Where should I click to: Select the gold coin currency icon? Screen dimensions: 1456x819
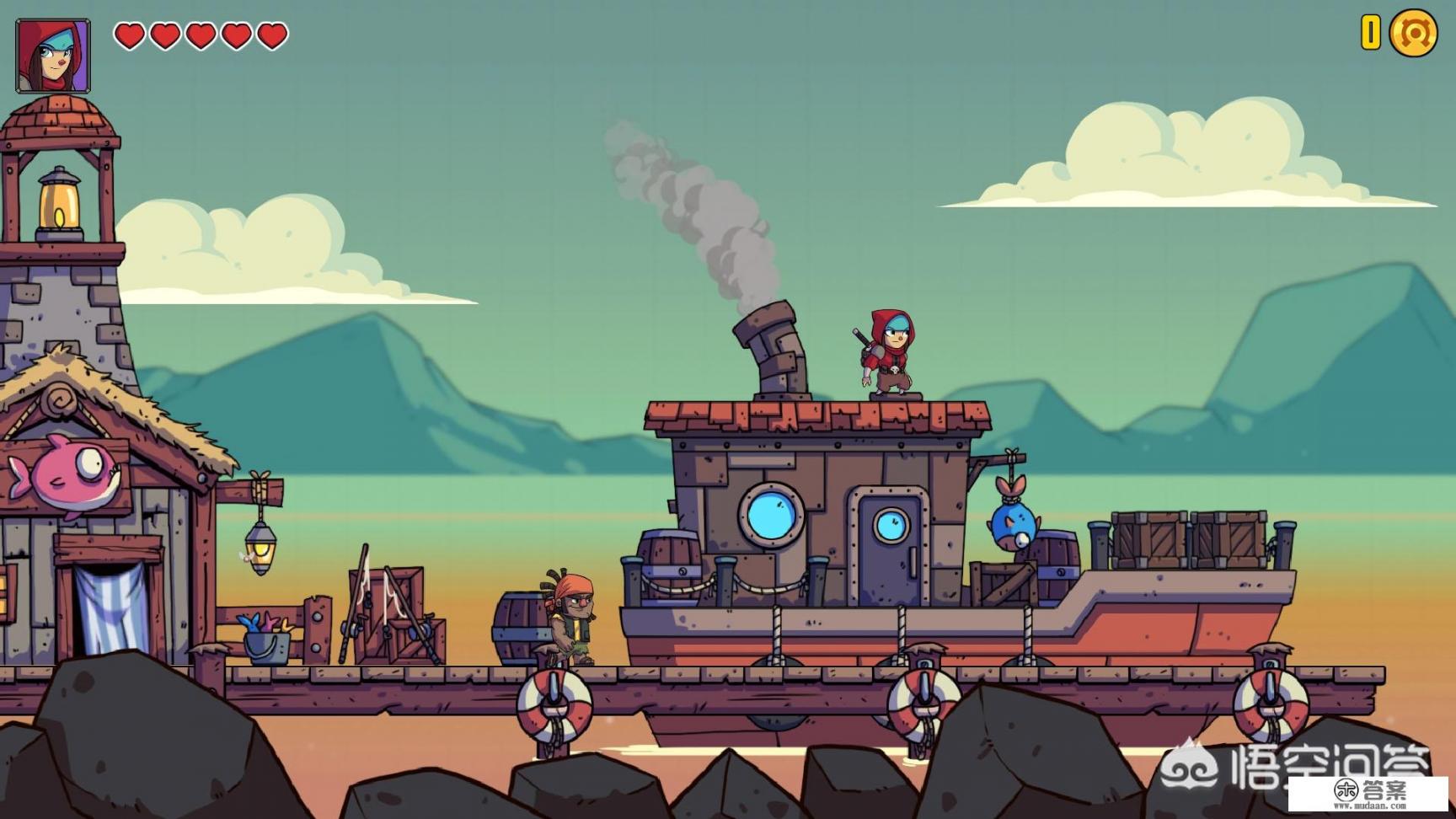click(x=1413, y=34)
